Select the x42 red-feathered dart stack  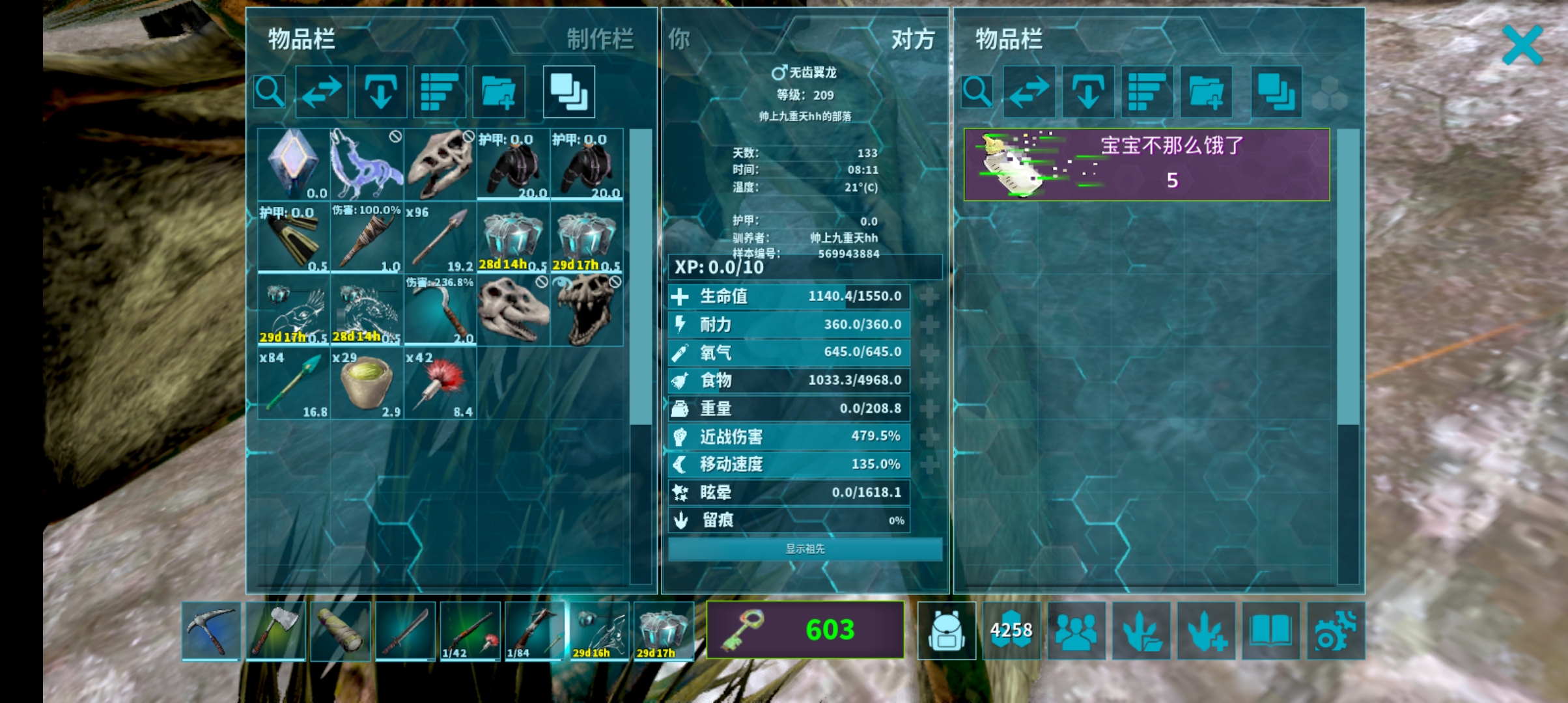click(x=440, y=384)
